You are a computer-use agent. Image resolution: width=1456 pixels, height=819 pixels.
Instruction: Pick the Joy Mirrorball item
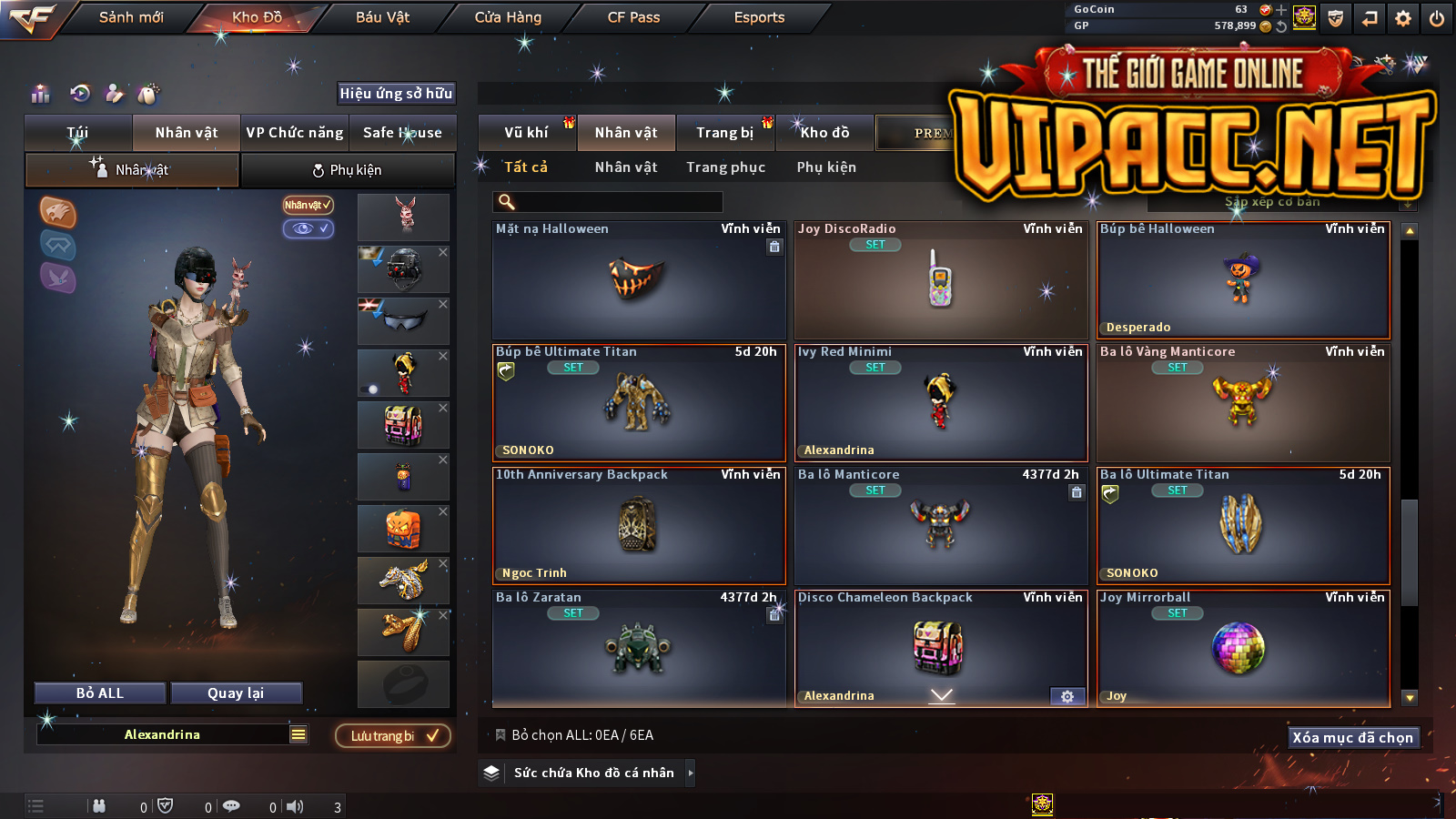pyautogui.click(x=1242, y=649)
